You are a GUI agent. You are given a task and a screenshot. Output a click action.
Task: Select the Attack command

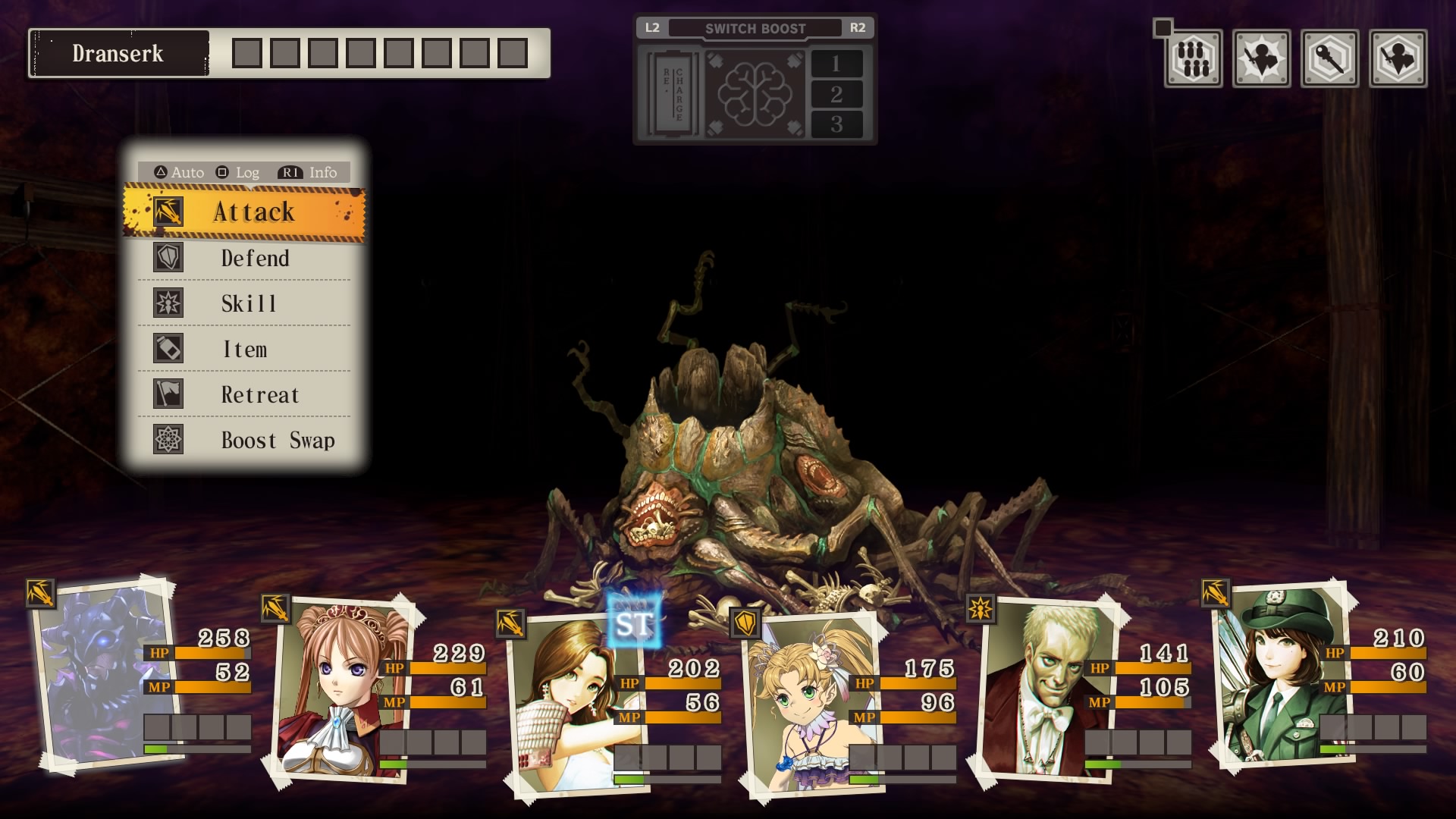click(x=244, y=212)
